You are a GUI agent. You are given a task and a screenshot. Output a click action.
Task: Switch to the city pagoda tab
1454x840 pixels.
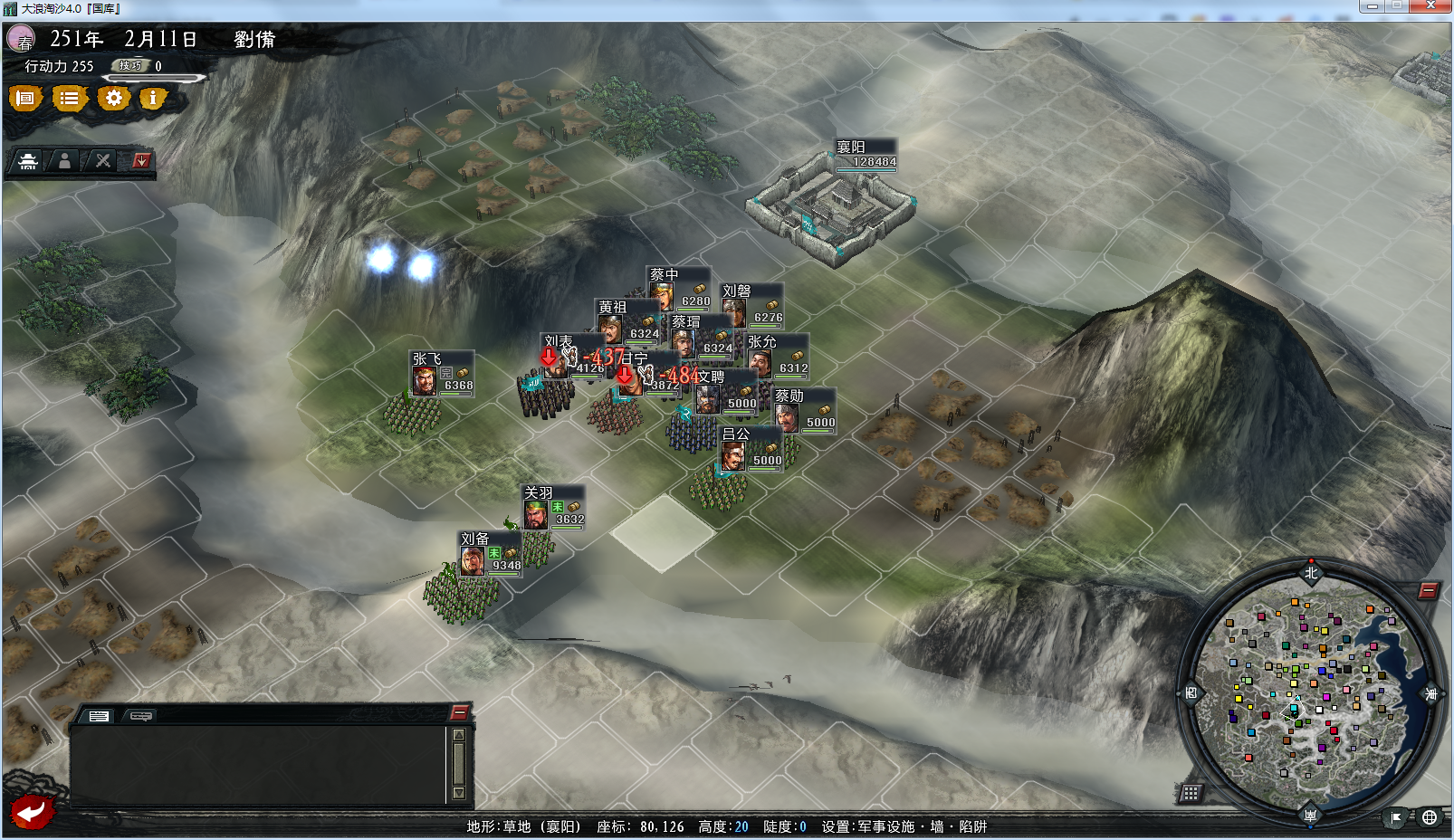[x=28, y=161]
